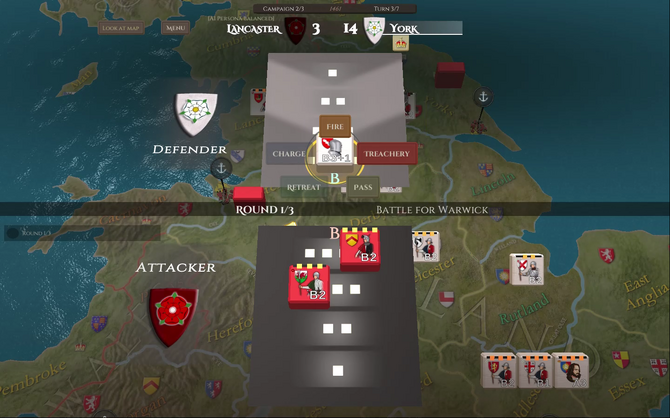Choose the Charge battle action
This screenshot has width=670, height=418.
pos(288,154)
